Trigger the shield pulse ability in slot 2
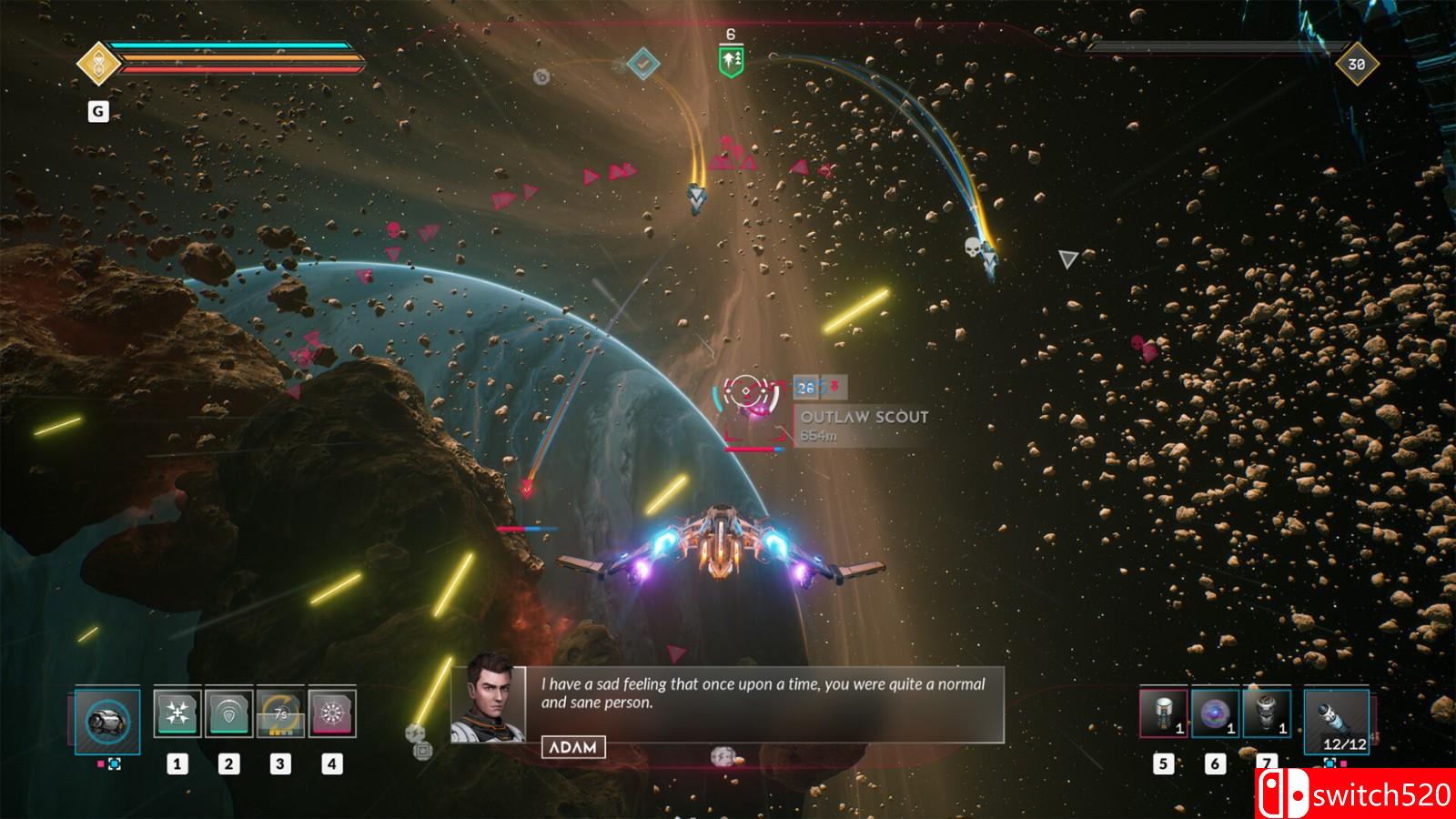The height and width of the screenshot is (819, 1456). (228, 713)
